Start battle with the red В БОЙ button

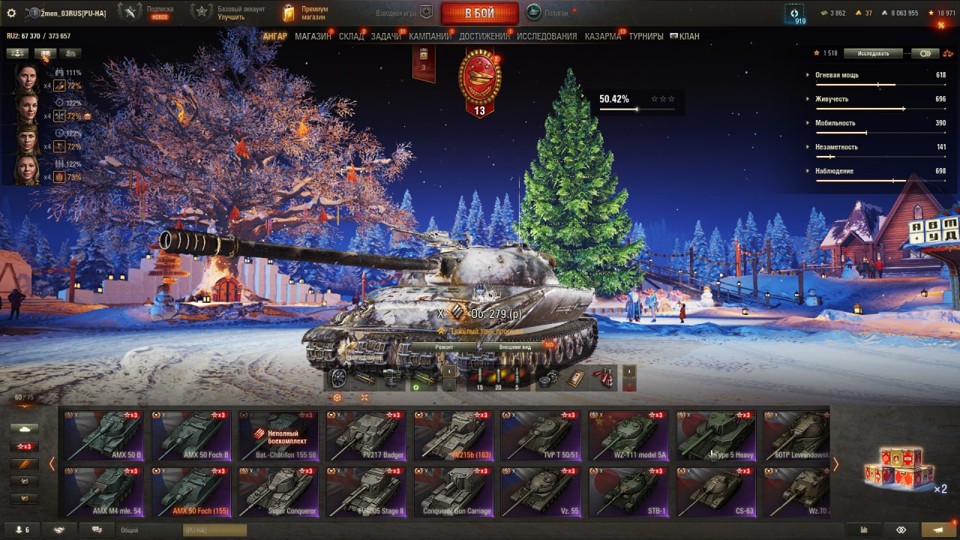point(479,13)
